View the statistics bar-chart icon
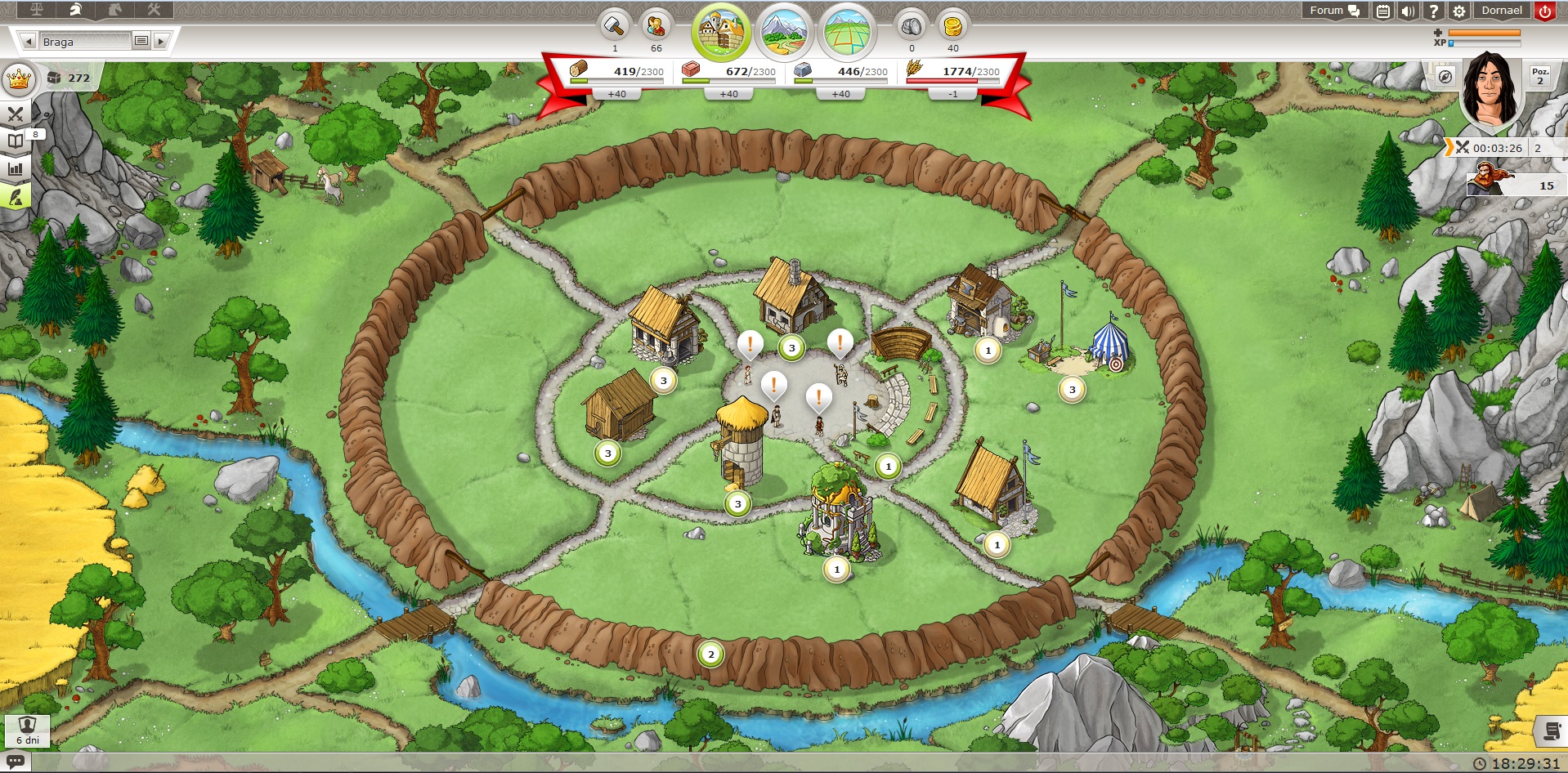1568x773 pixels. [x=14, y=168]
